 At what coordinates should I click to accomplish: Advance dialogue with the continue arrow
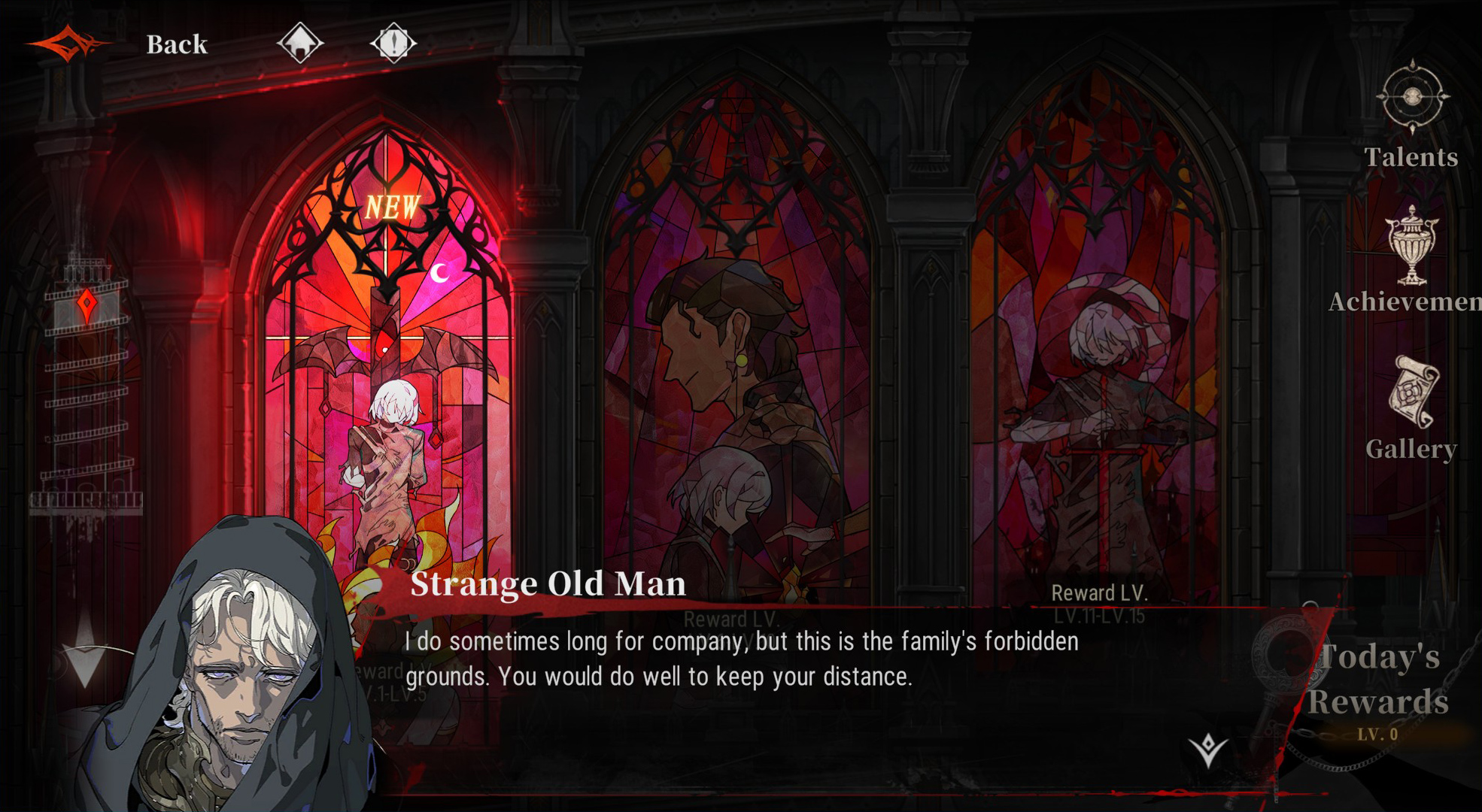click(x=1208, y=750)
